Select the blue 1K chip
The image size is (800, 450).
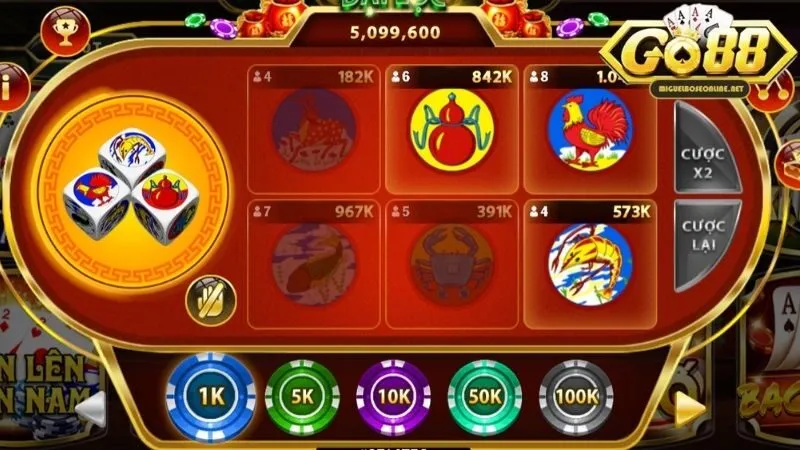tap(211, 396)
